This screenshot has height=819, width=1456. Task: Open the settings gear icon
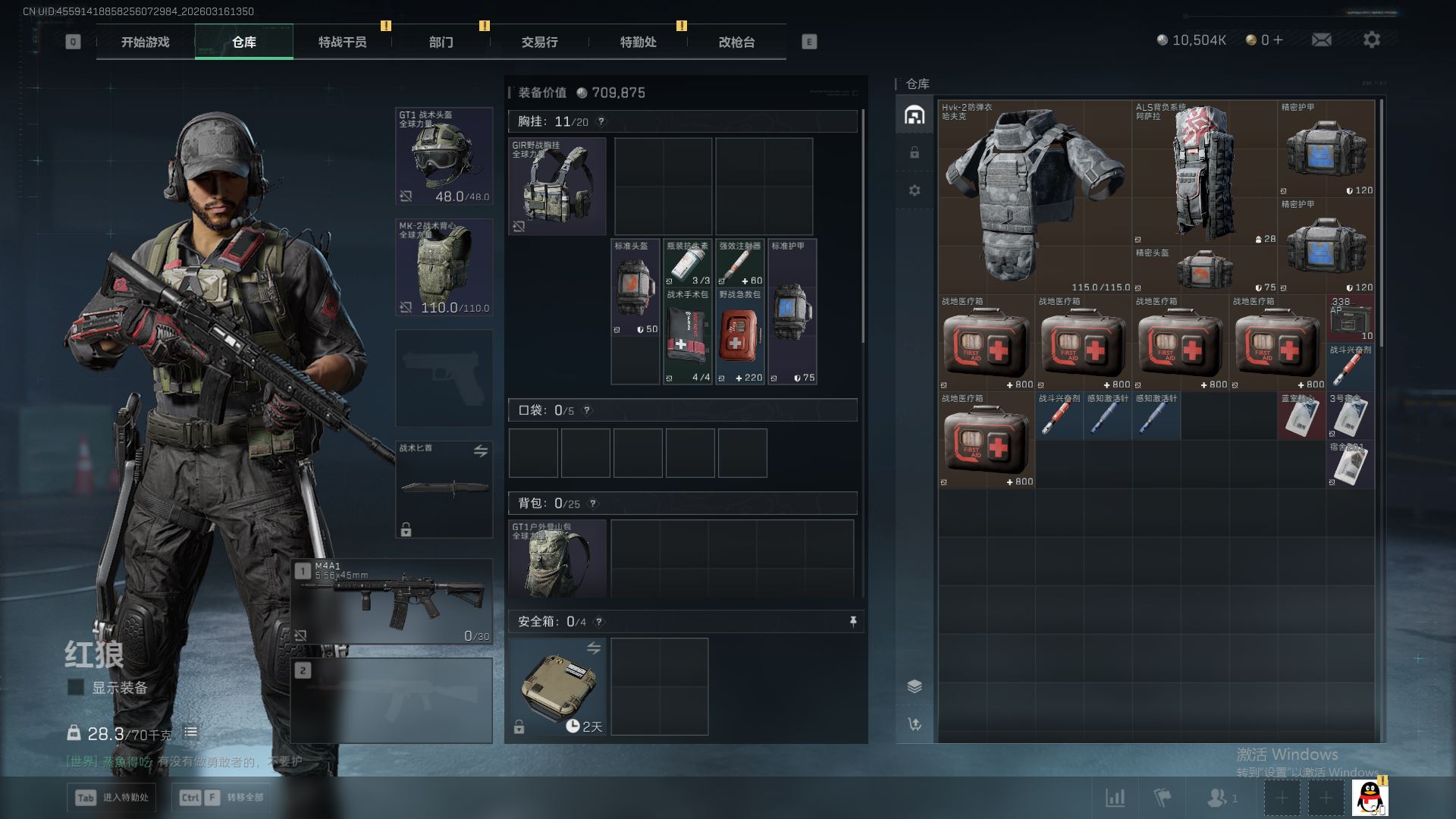tap(1371, 40)
